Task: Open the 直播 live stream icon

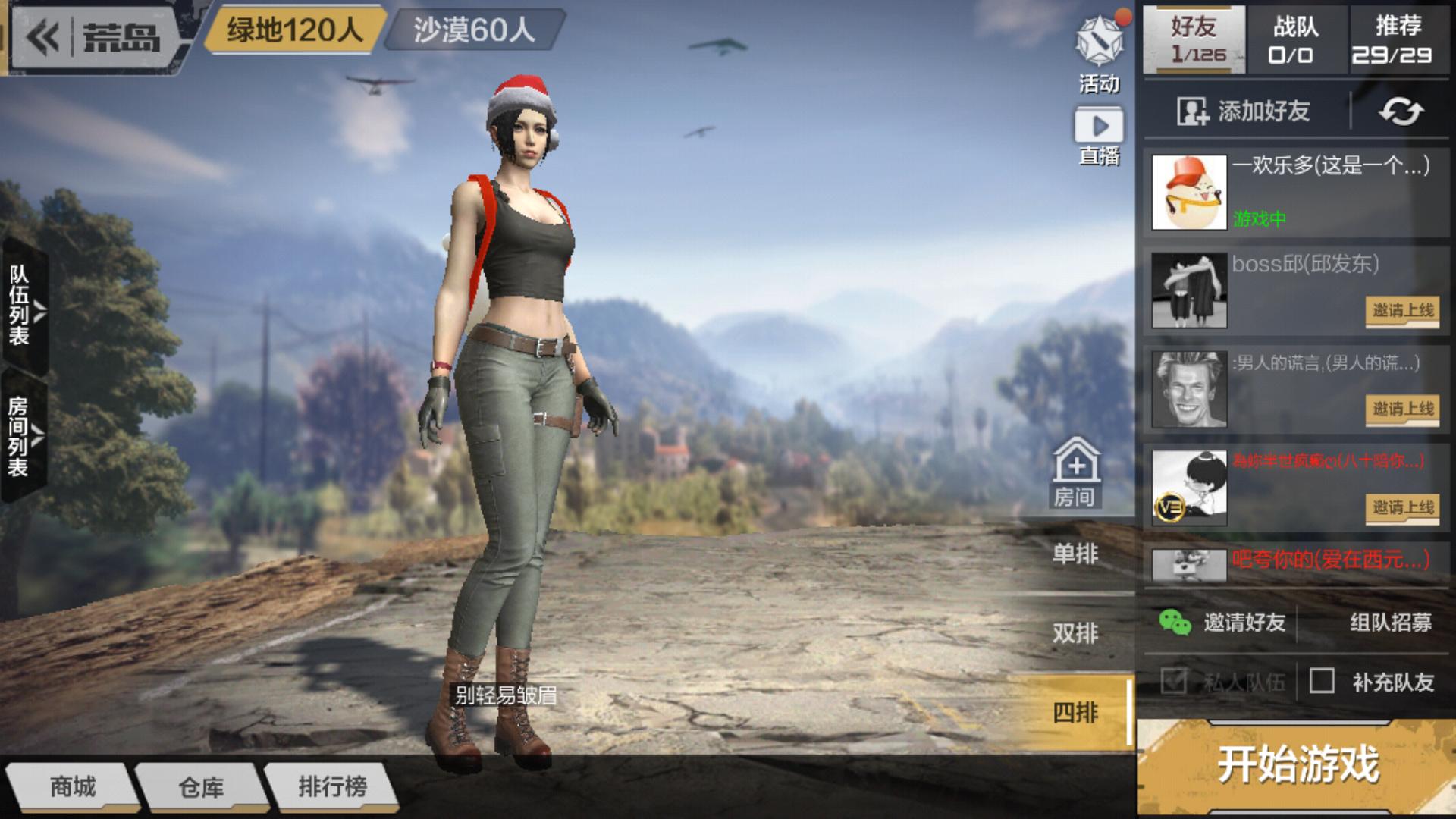Action: (x=1099, y=136)
